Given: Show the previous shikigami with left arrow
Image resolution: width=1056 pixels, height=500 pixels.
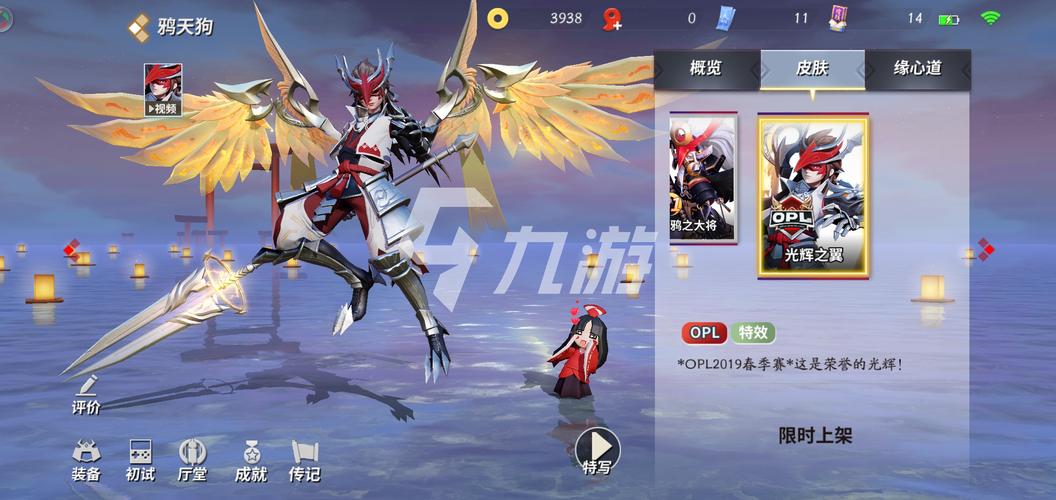Looking at the screenshot, I should point(71,248).
